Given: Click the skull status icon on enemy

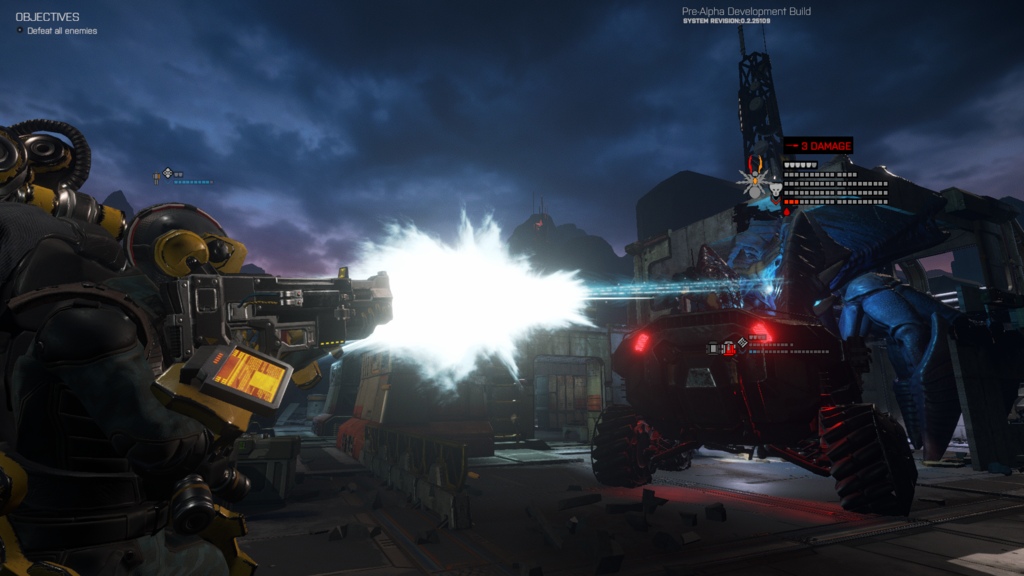Looking at the screenshot, I should click(774, 187).
